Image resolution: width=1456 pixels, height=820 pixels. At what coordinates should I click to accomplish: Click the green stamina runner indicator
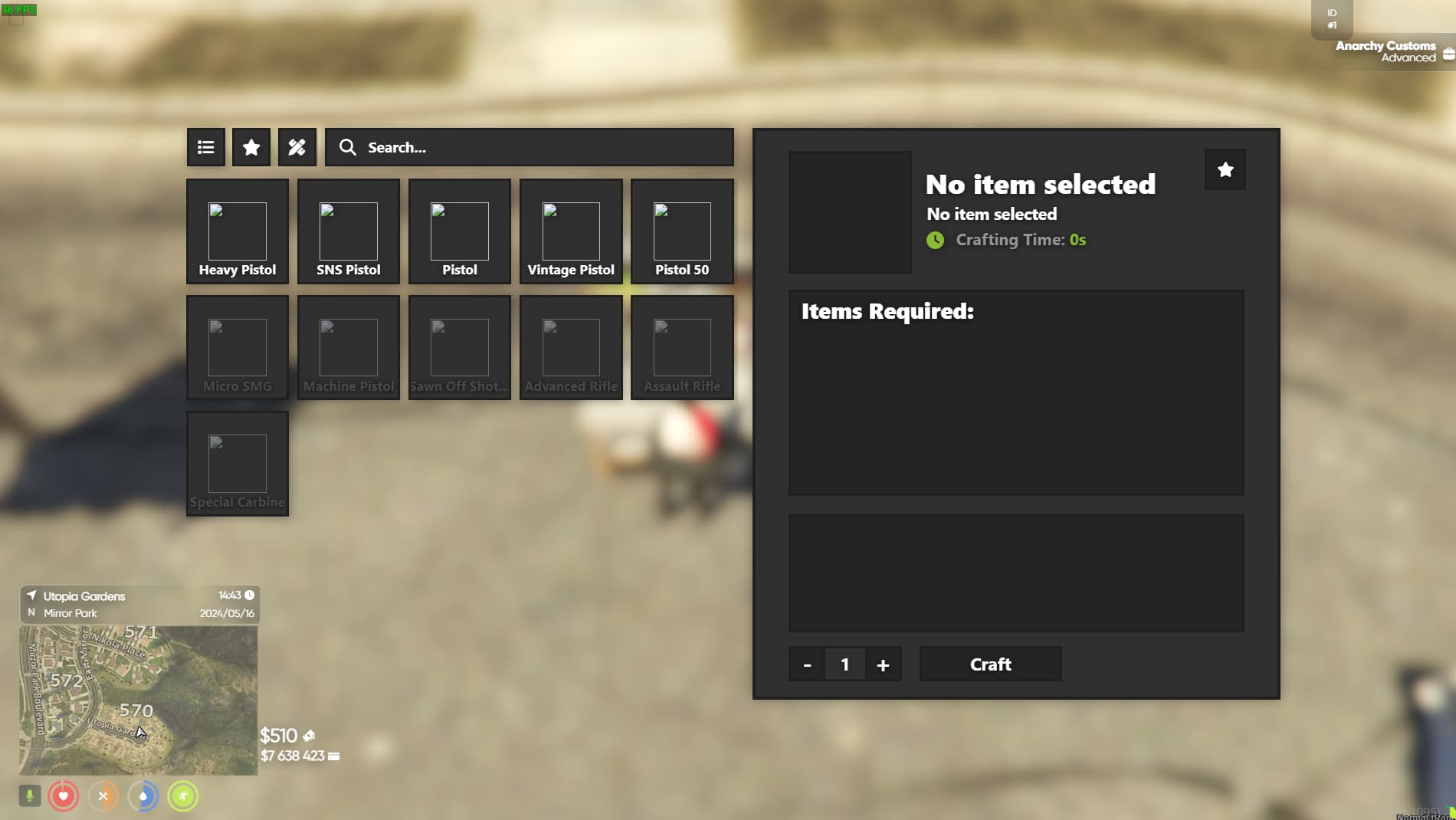[x=184, y=796]
